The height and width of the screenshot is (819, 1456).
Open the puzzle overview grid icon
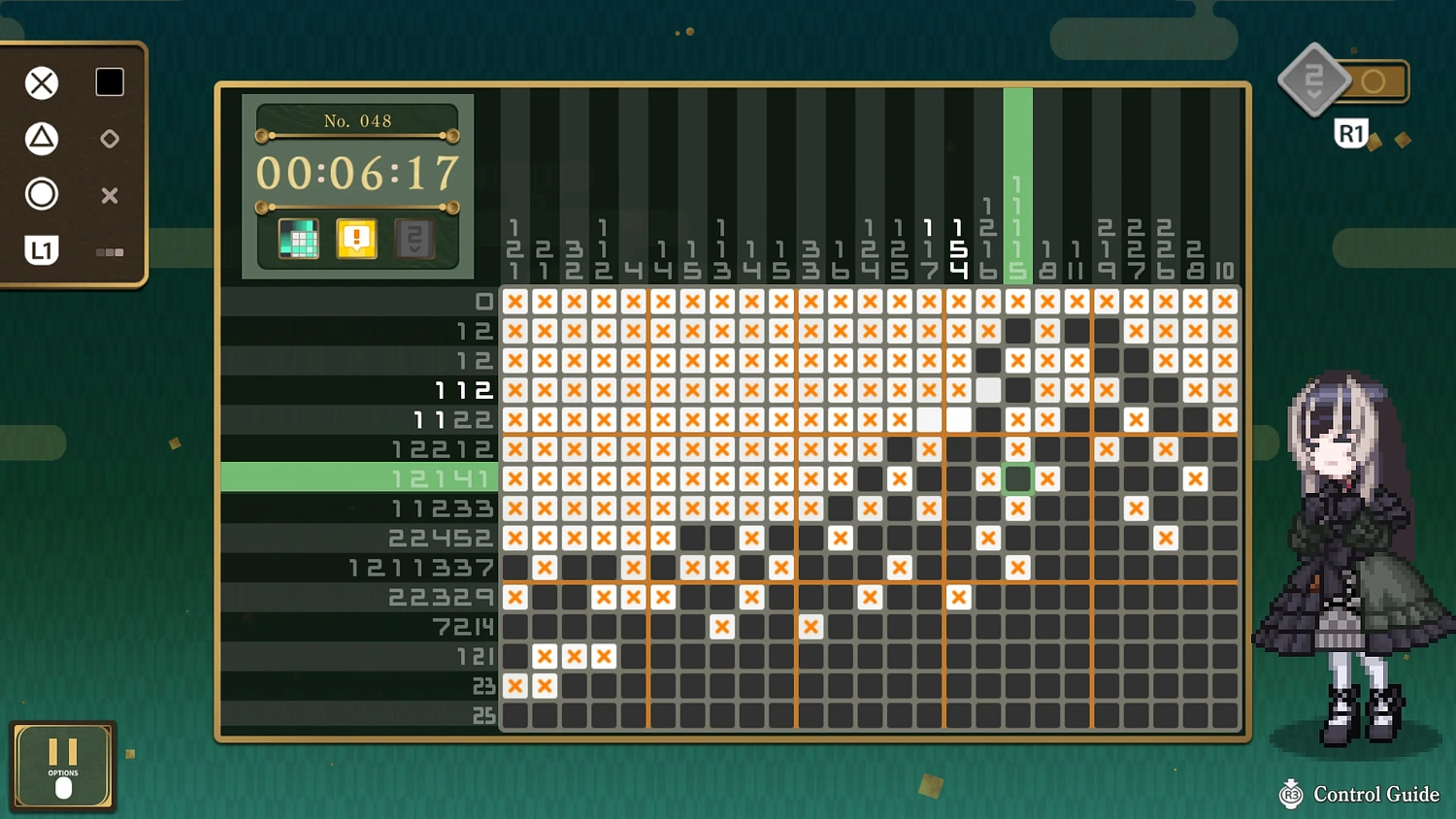298,238
